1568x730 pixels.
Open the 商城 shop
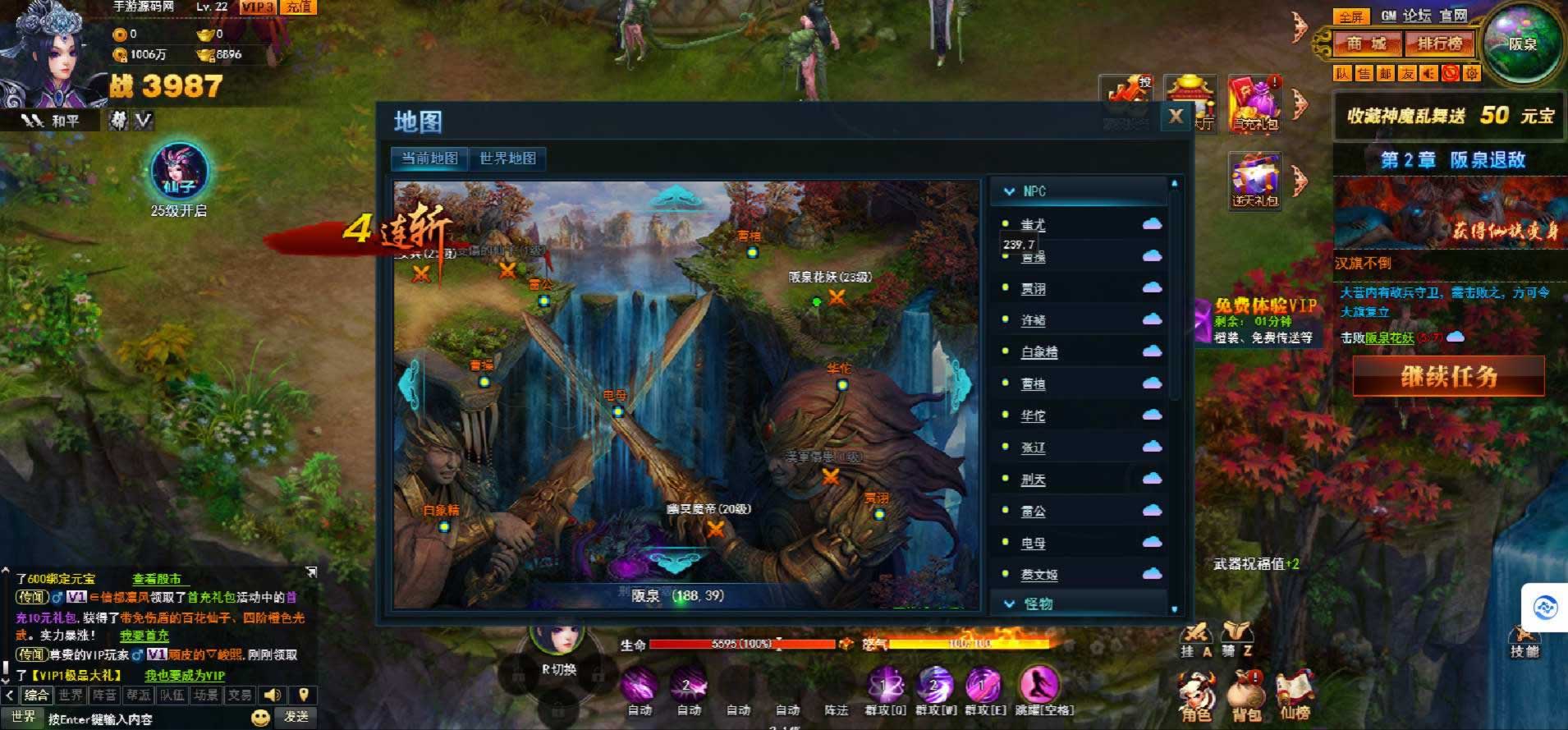[1365, 44]
